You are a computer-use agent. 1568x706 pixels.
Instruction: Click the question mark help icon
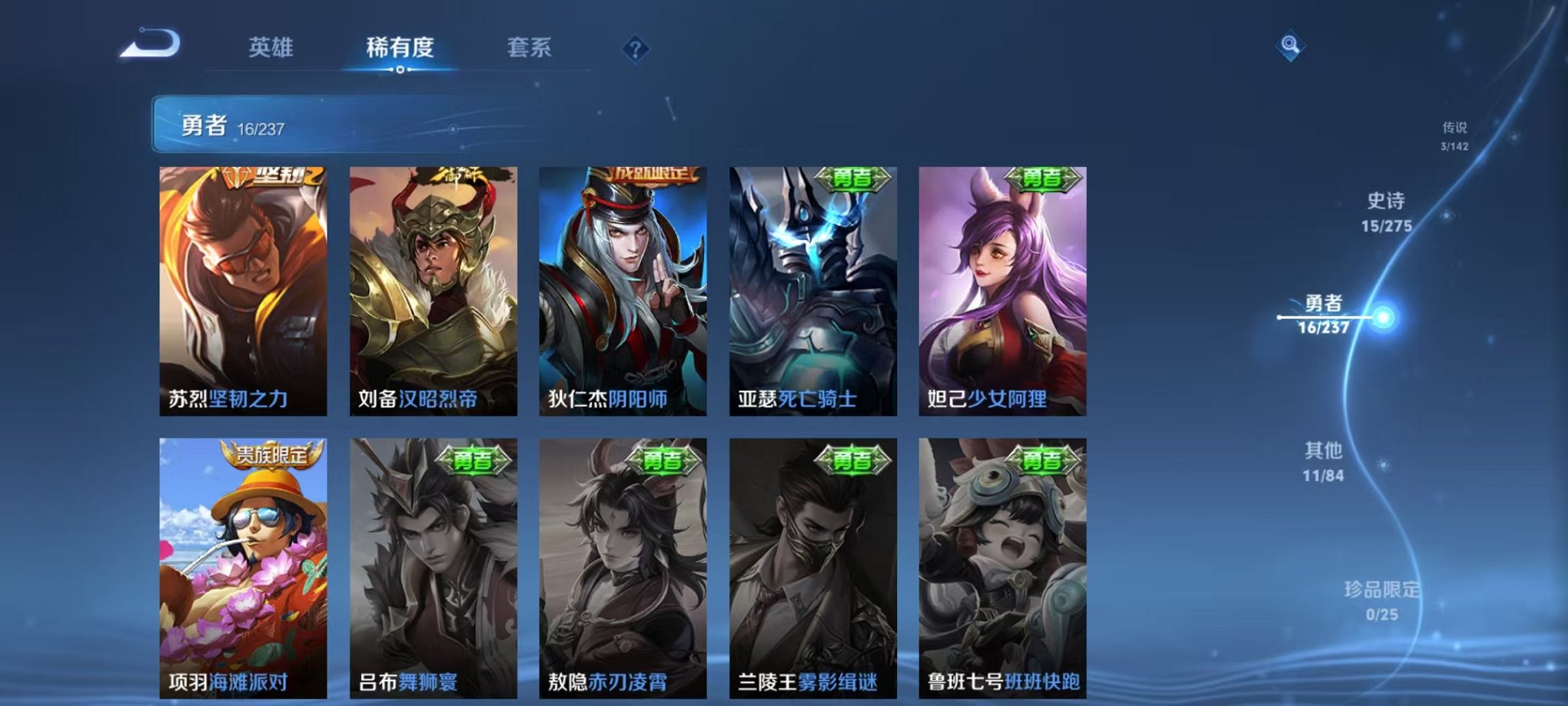coord(634,49)
